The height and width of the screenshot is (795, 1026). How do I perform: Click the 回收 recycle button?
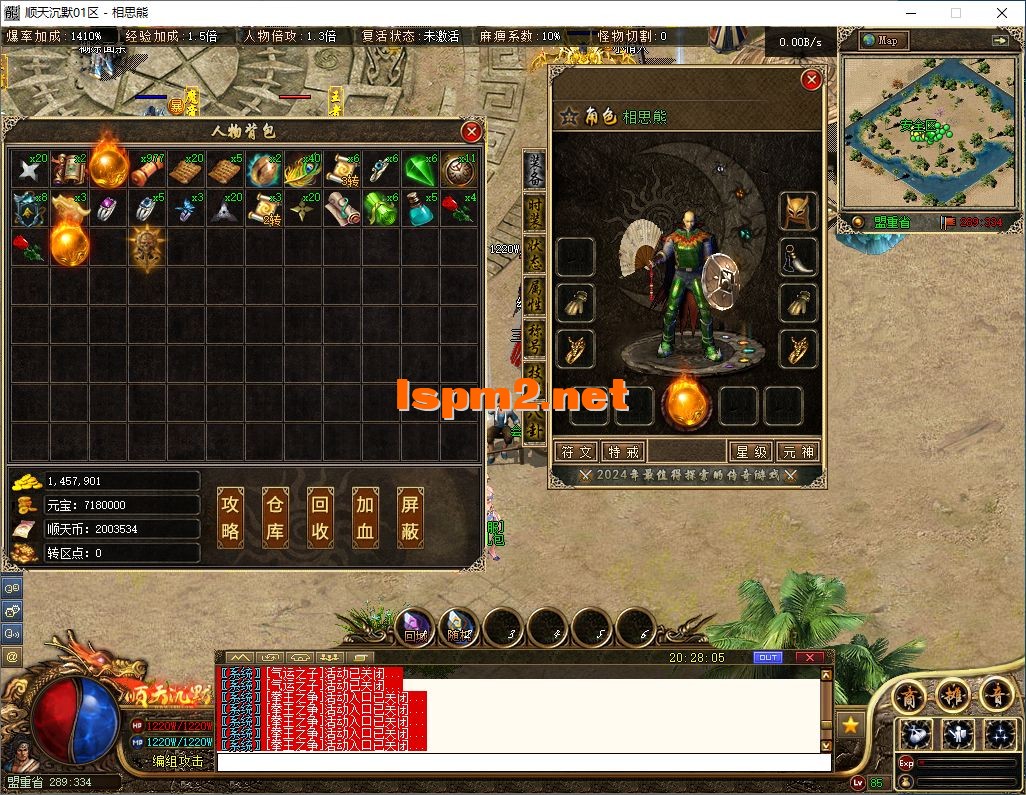320,518
